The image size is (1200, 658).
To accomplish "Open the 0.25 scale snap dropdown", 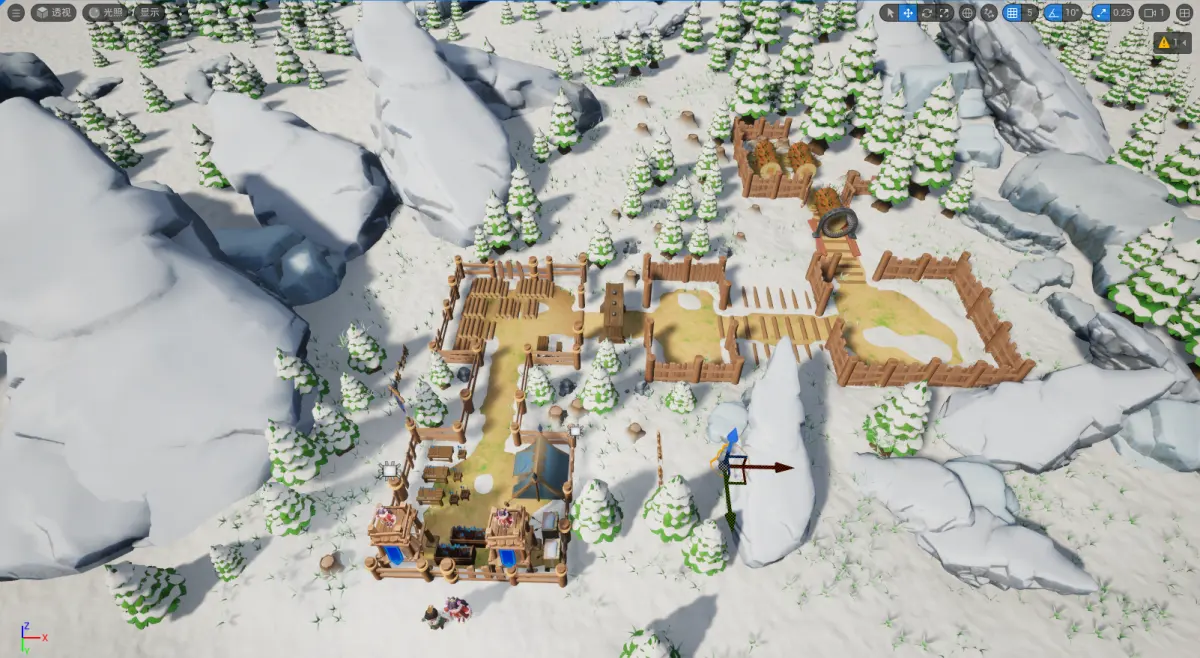I will [1123, 13].
